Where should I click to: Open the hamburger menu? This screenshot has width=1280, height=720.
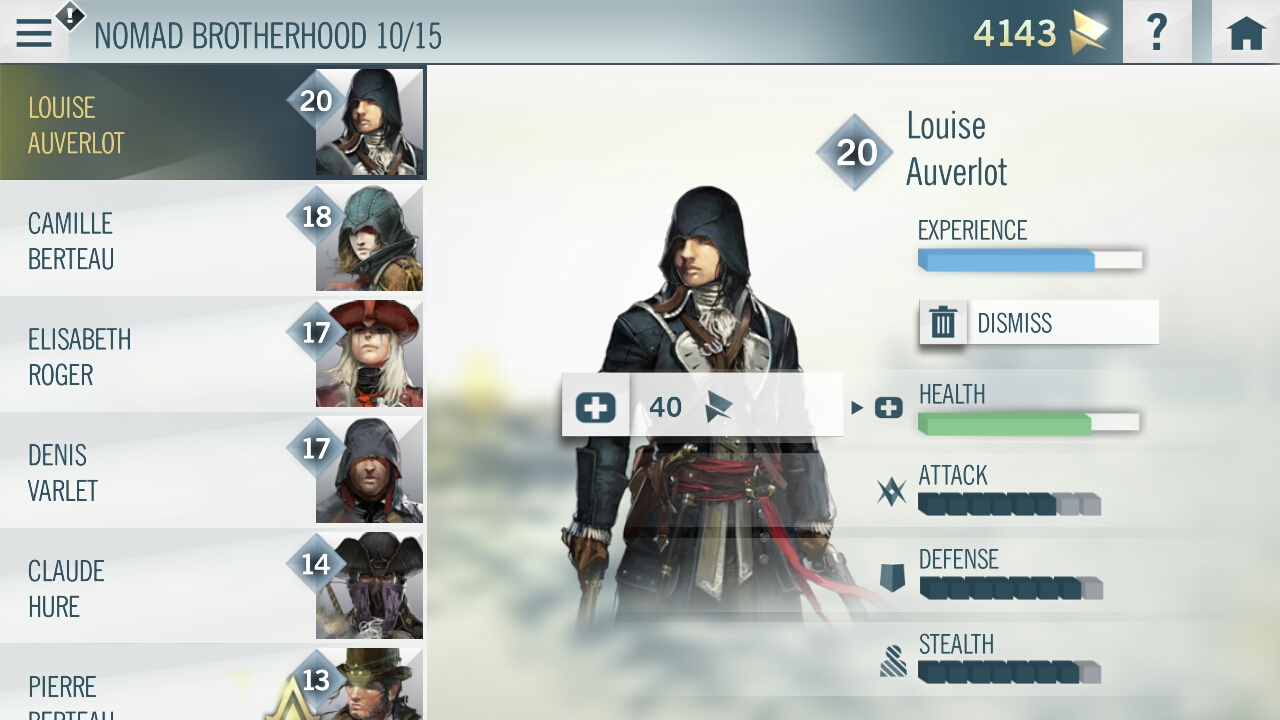coord(34,34)
